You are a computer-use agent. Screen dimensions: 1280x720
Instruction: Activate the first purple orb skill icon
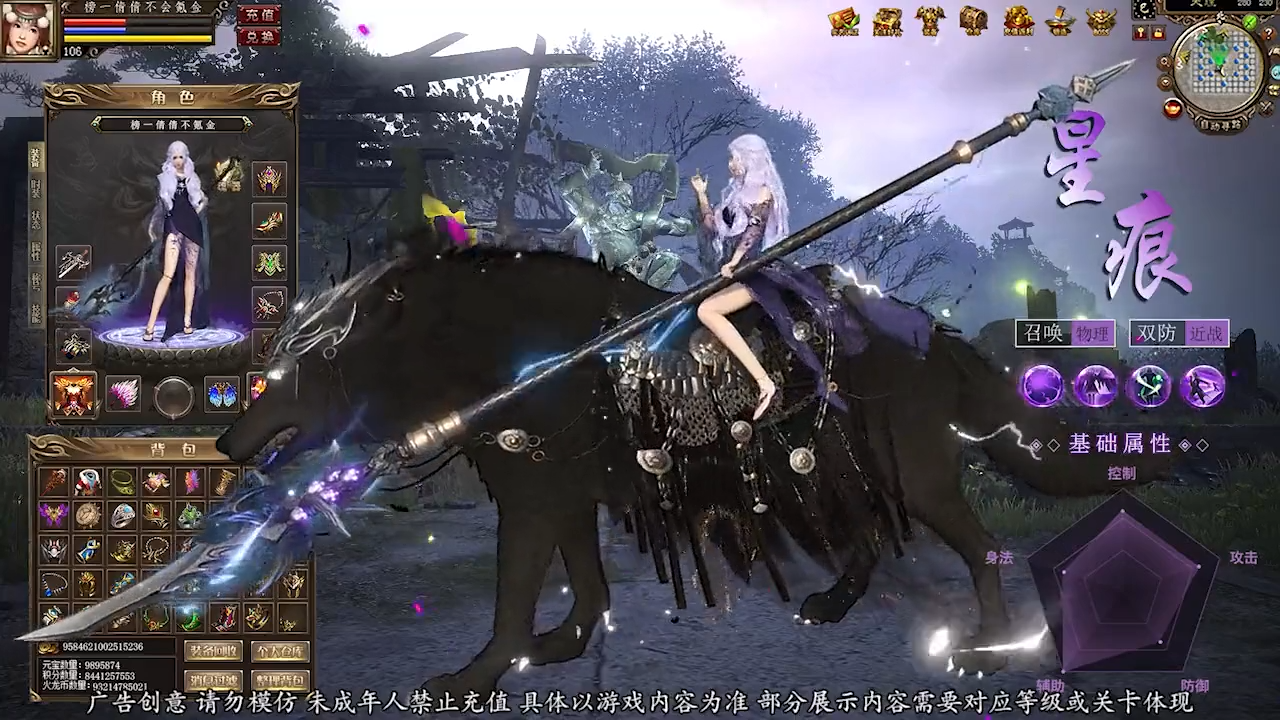(x=1041, y=386)
